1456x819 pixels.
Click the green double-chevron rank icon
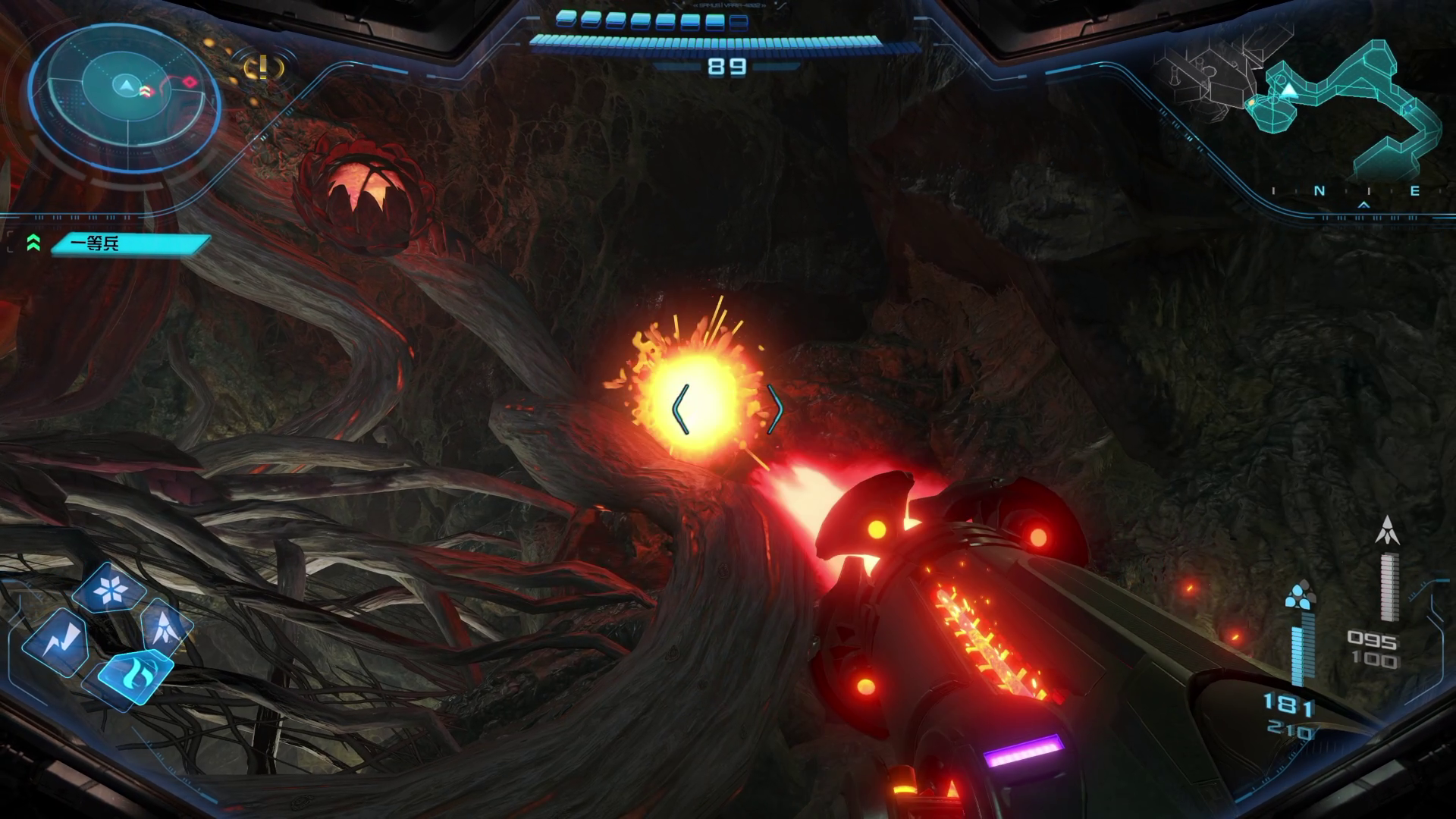(x=33, y=243)
